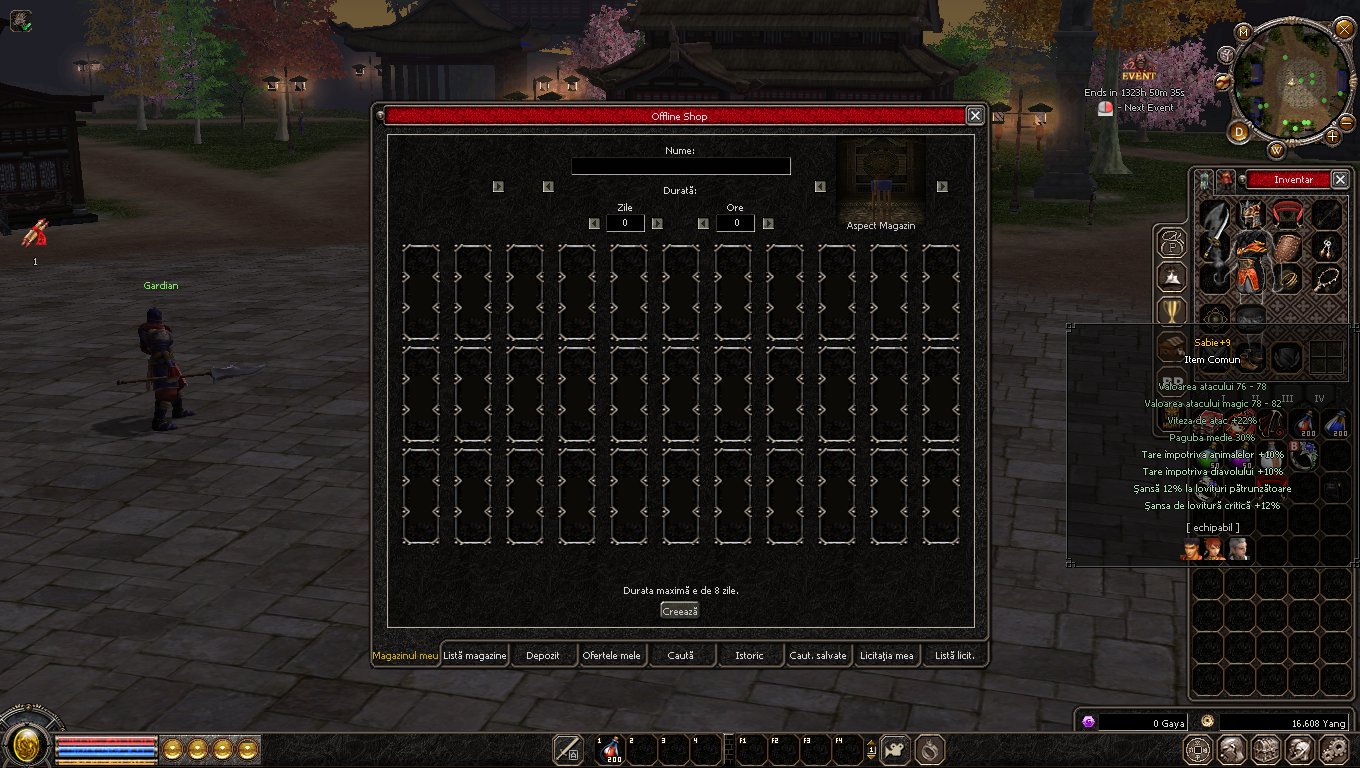View the Istoric tab
This screenshot has width=1360, height=768.
[x=749, y=656]
